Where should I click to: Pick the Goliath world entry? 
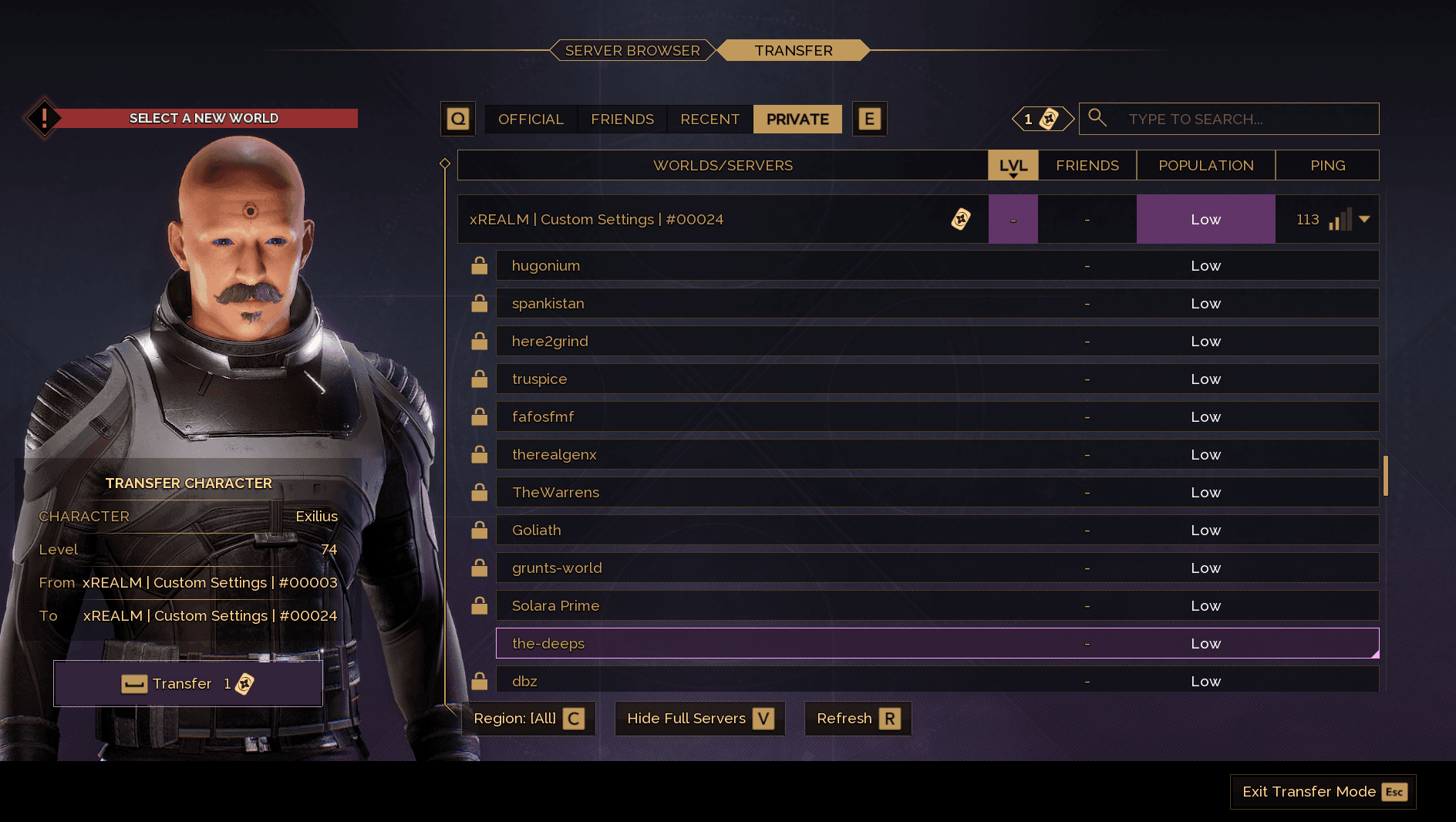click(x=771, y=531)
